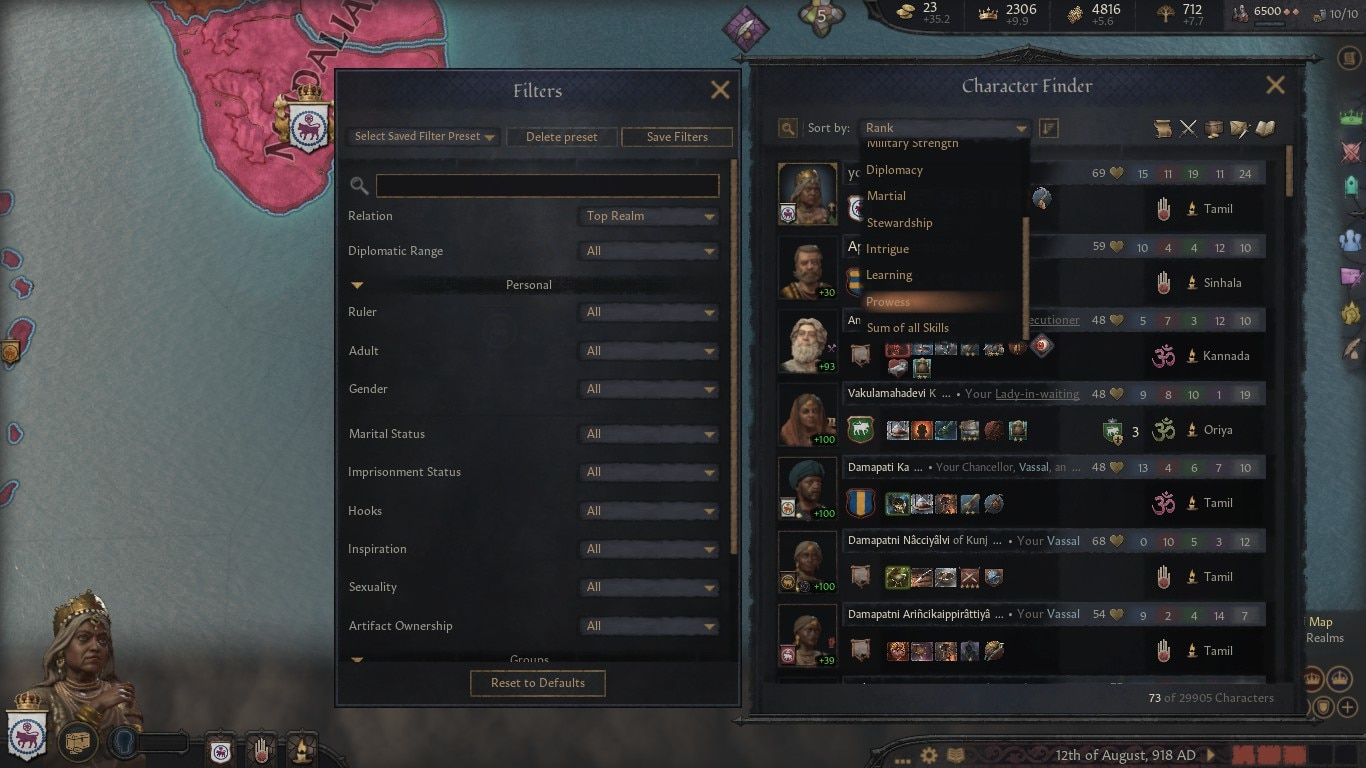
Task: Open the settings gear icon near the date bar
Action: 929,757
